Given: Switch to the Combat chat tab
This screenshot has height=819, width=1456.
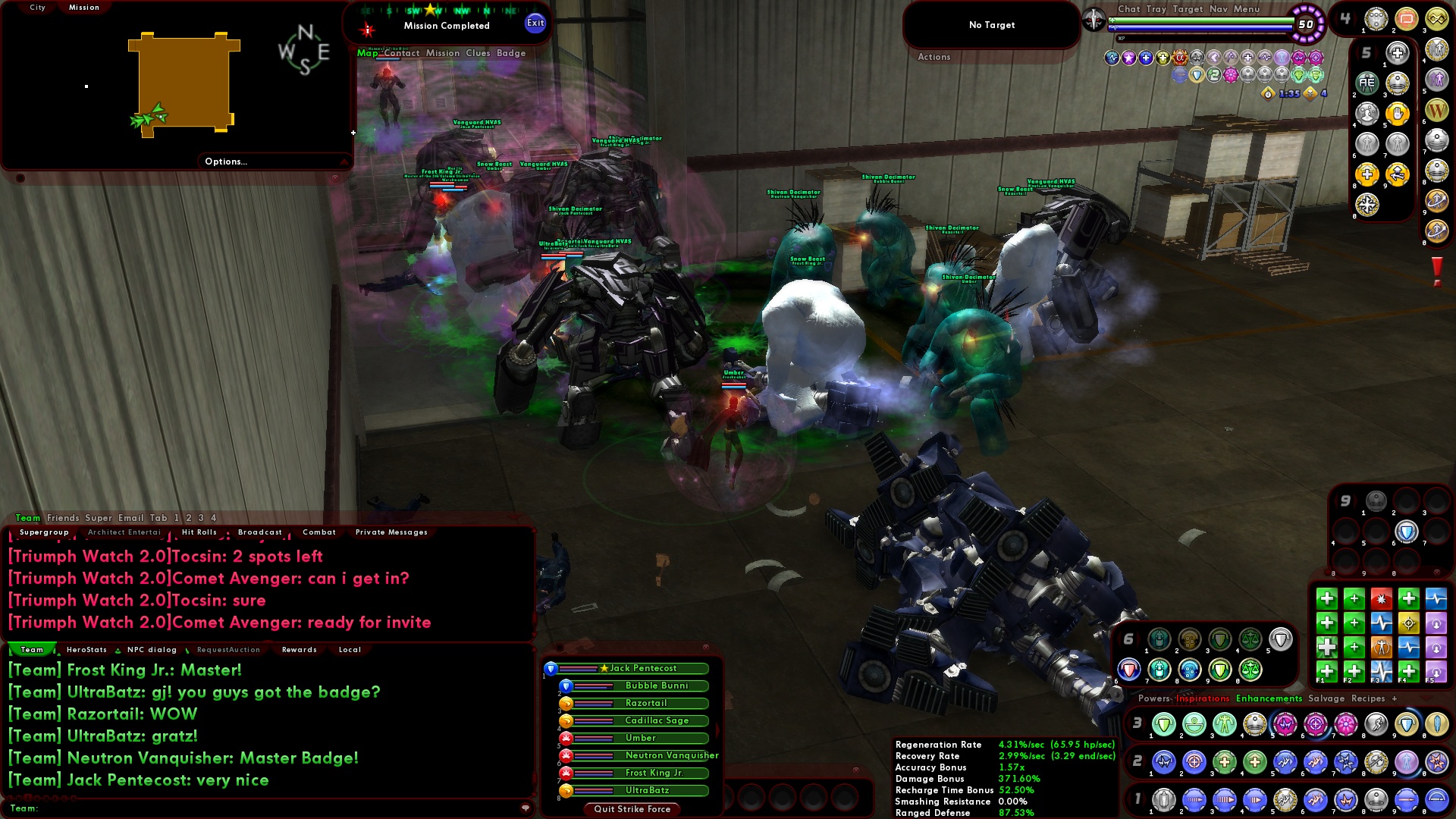Looking at the screenshot, I should [x=318, y=532].
